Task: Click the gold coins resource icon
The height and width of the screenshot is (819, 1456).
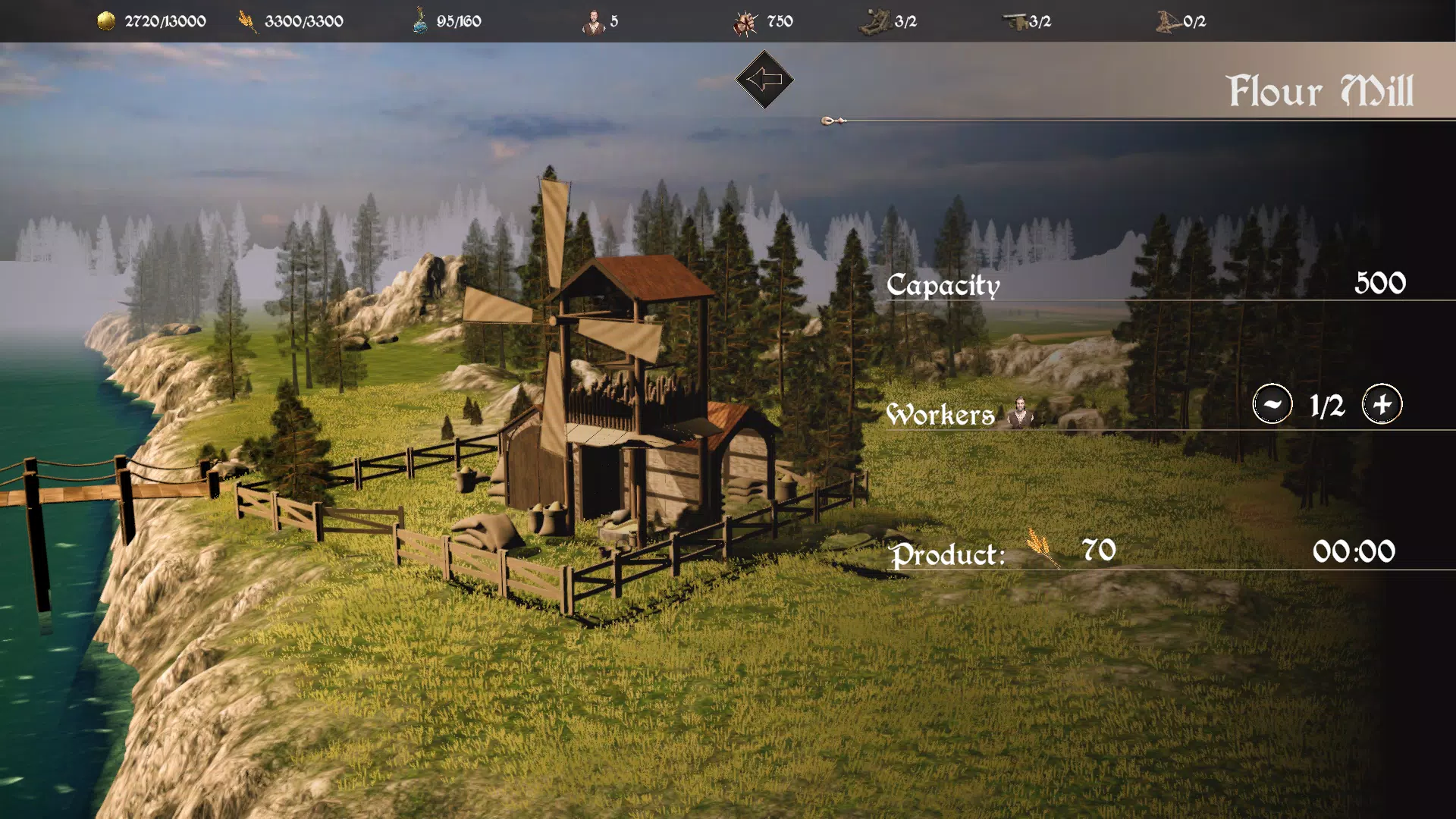Action: click(105, 20)
